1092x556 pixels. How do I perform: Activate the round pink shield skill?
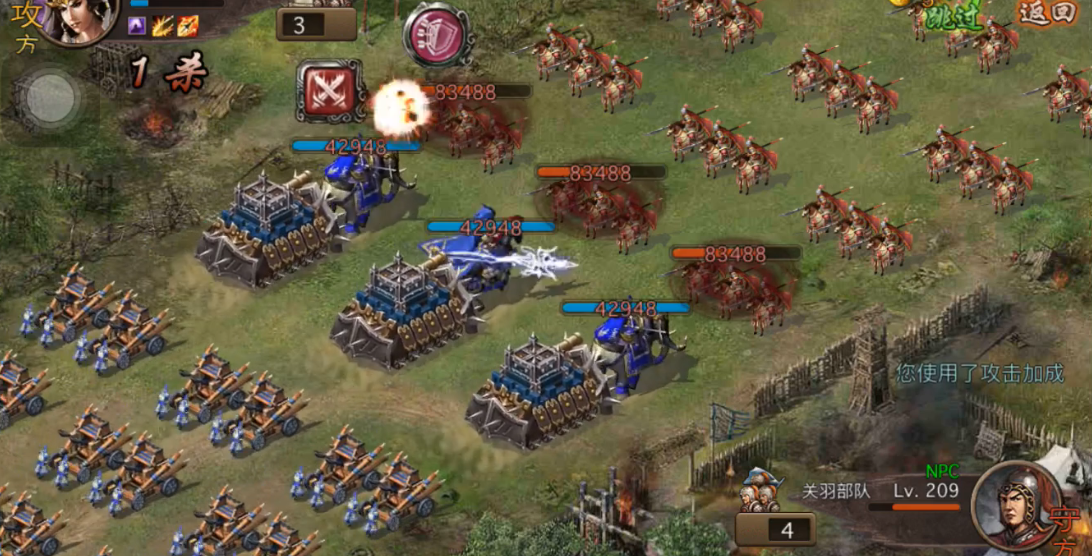438,35
